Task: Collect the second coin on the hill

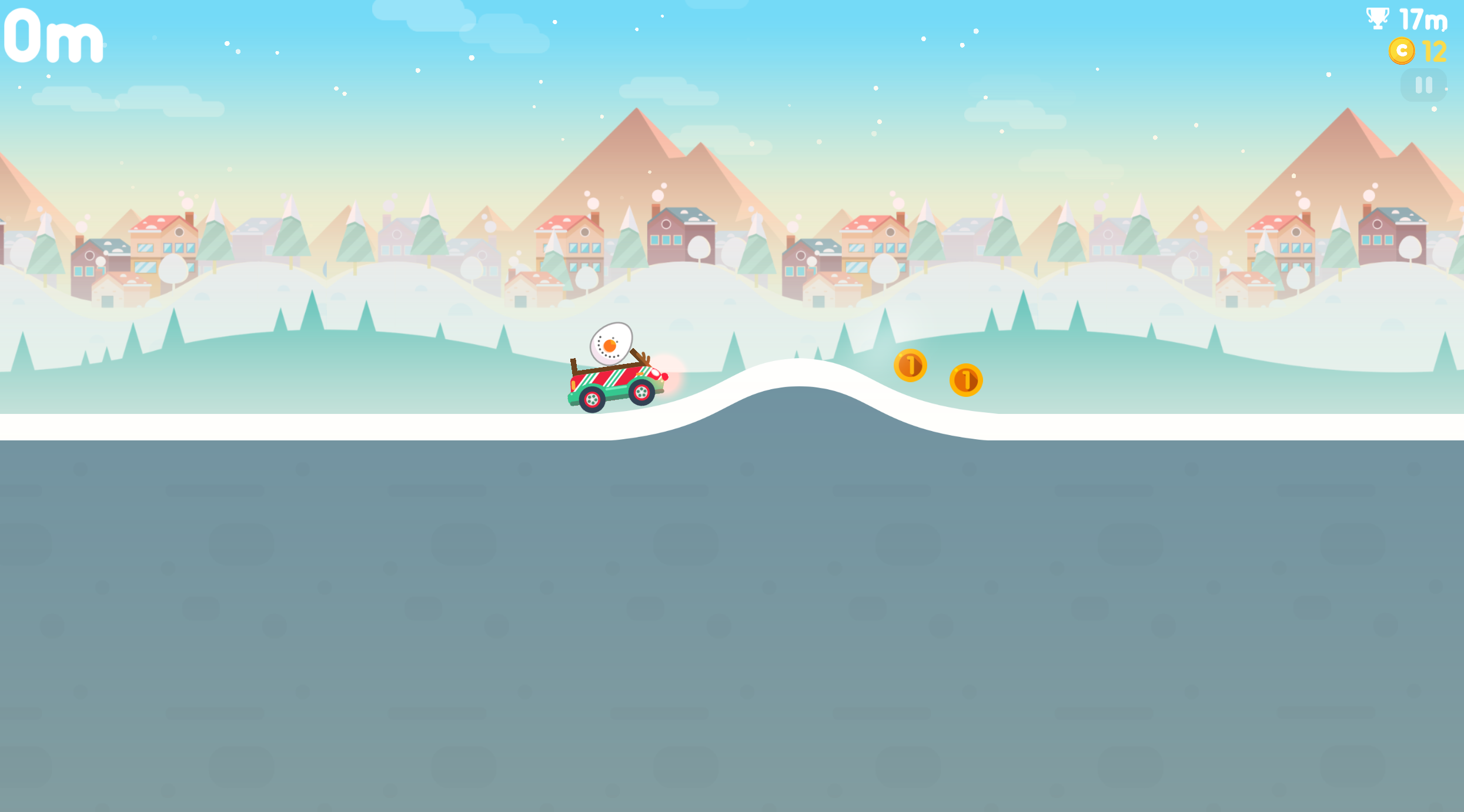Action: point(966,380)
